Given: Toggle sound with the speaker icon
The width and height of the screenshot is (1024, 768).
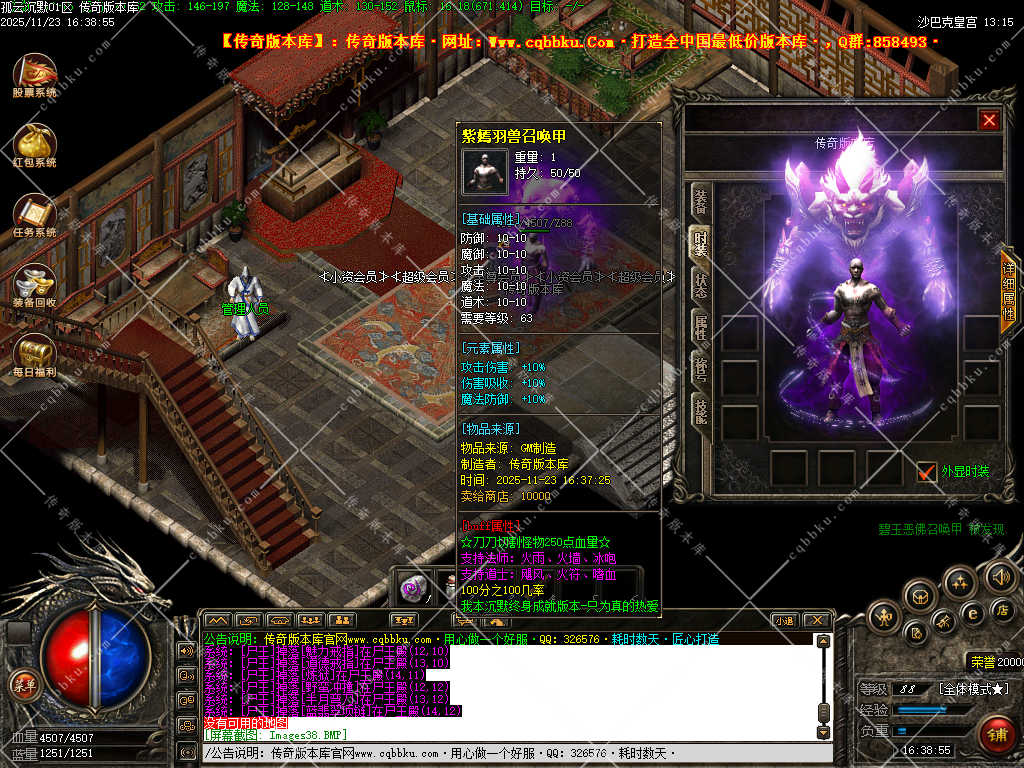Looking at the screenshot, I should coord(1000,576).
